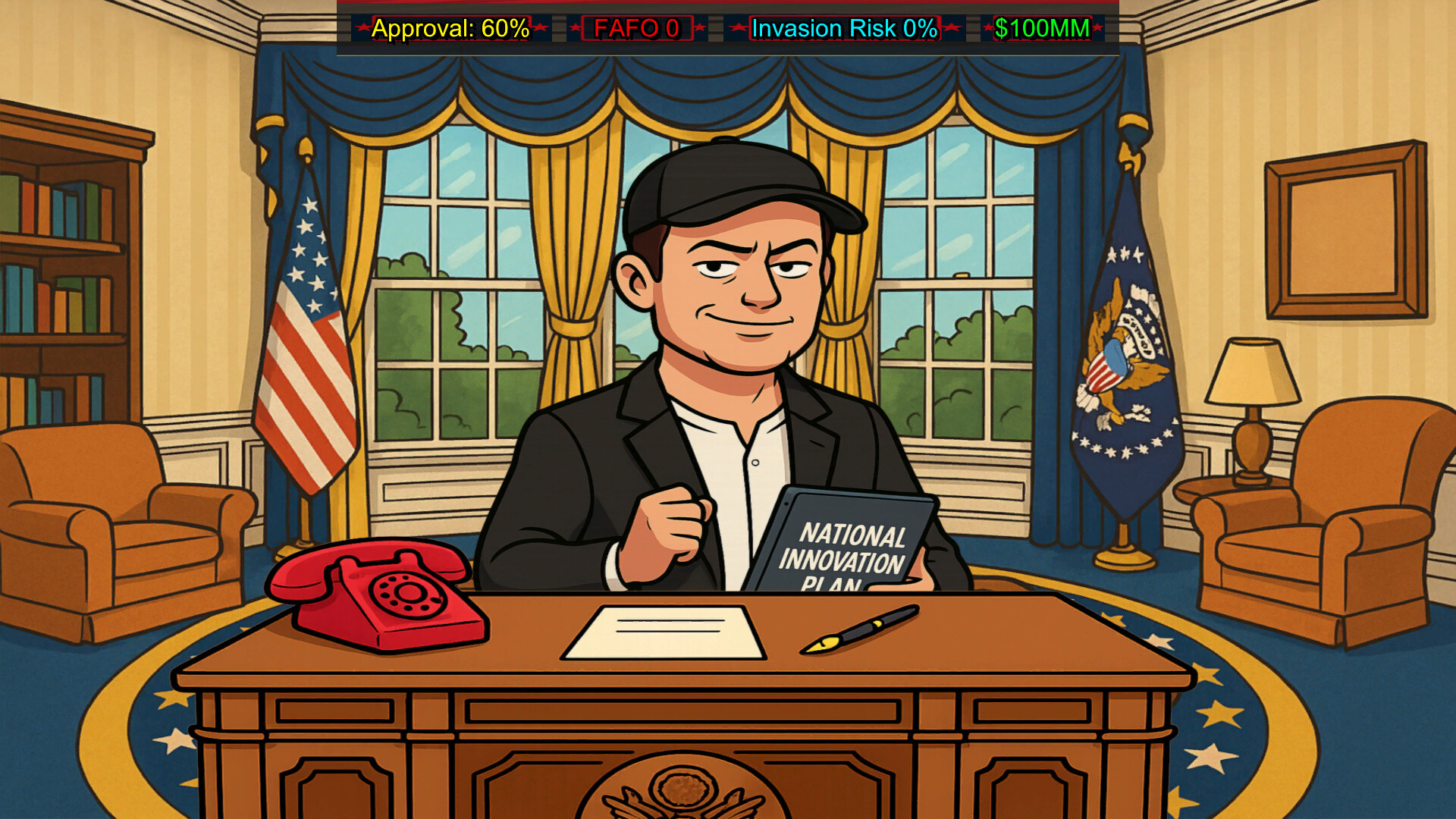The width and height of the screenshot is (1456, 819).
Task: Toggle the star next to FAFO
Action: click(574, 29)
